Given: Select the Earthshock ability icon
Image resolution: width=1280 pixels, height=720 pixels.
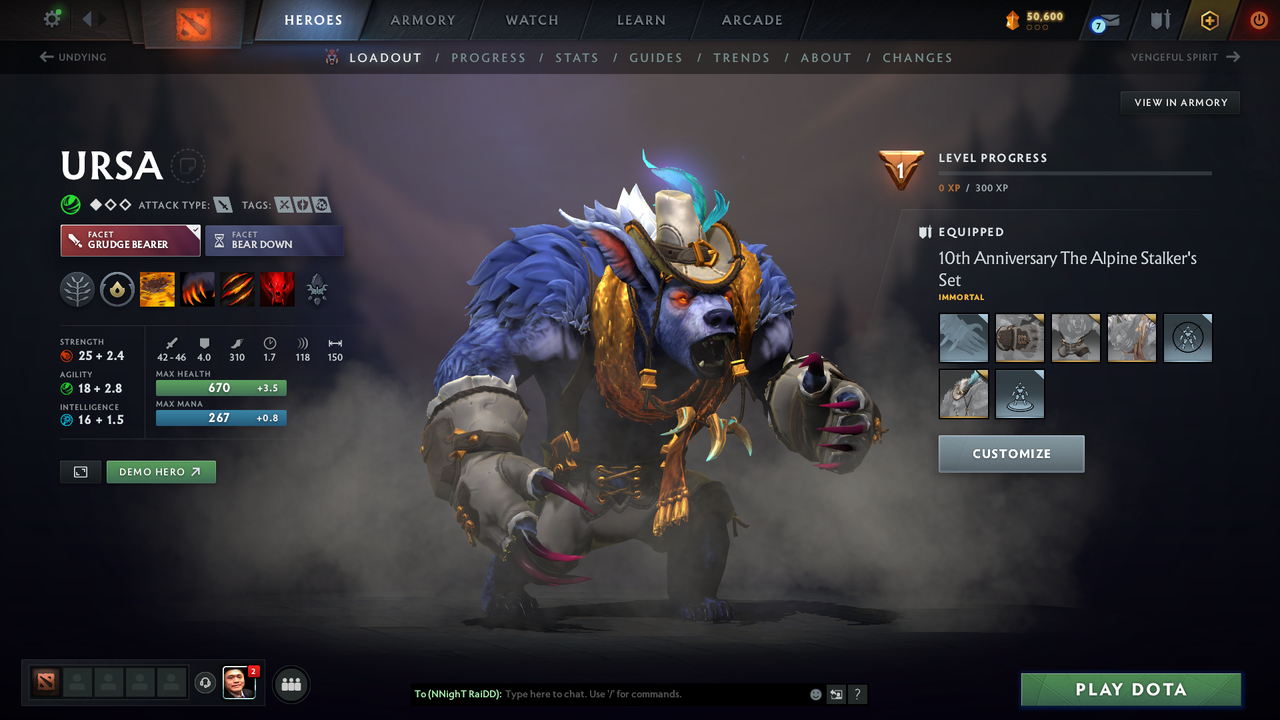Looking at the screenshot, I should point(157,289).
